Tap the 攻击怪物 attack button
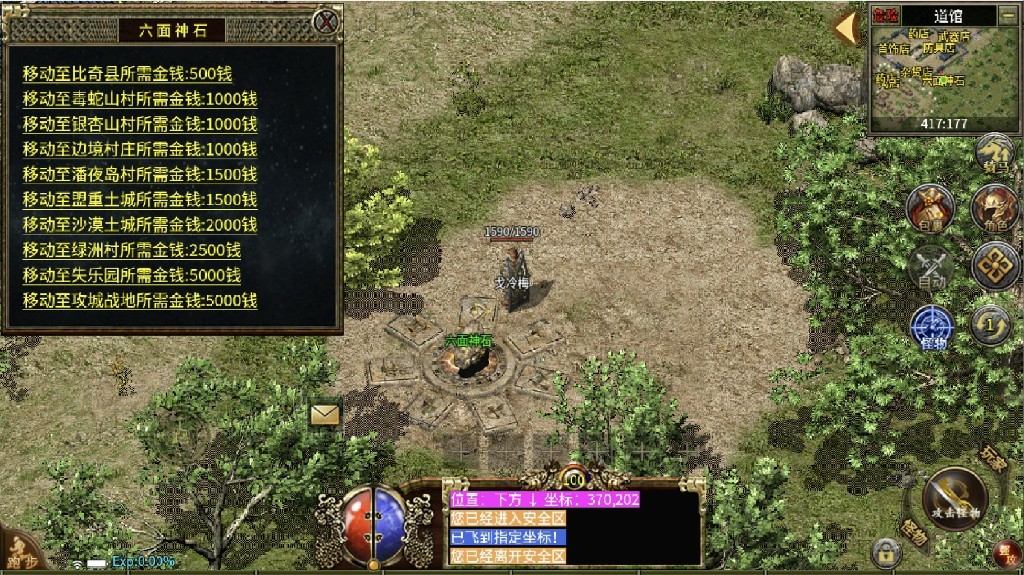Viewport: 1024px width, 575px height. click(x=953, y=497)
